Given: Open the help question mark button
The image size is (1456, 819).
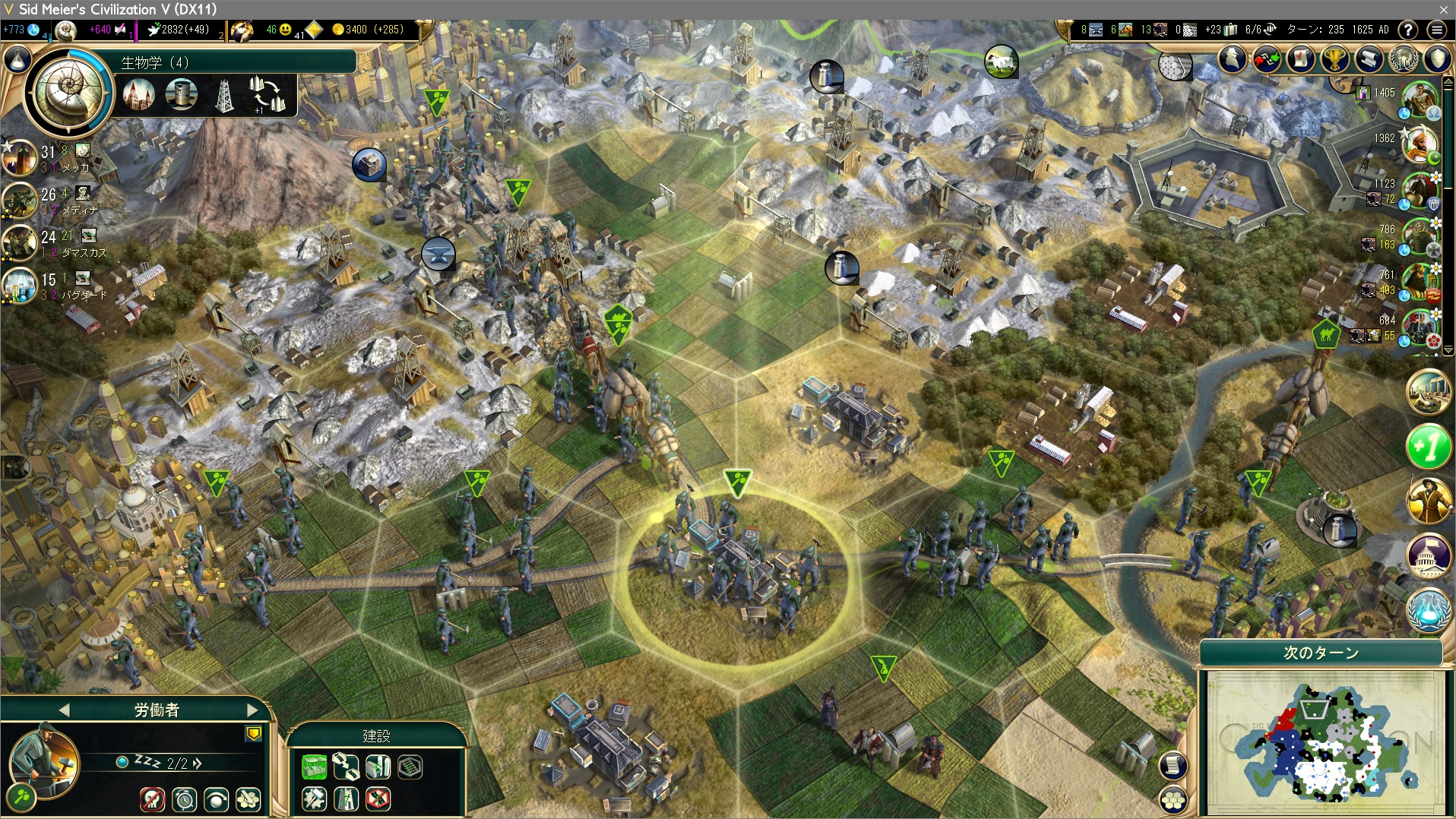Looking at the screenshot, I should (x=1408, y=30).
